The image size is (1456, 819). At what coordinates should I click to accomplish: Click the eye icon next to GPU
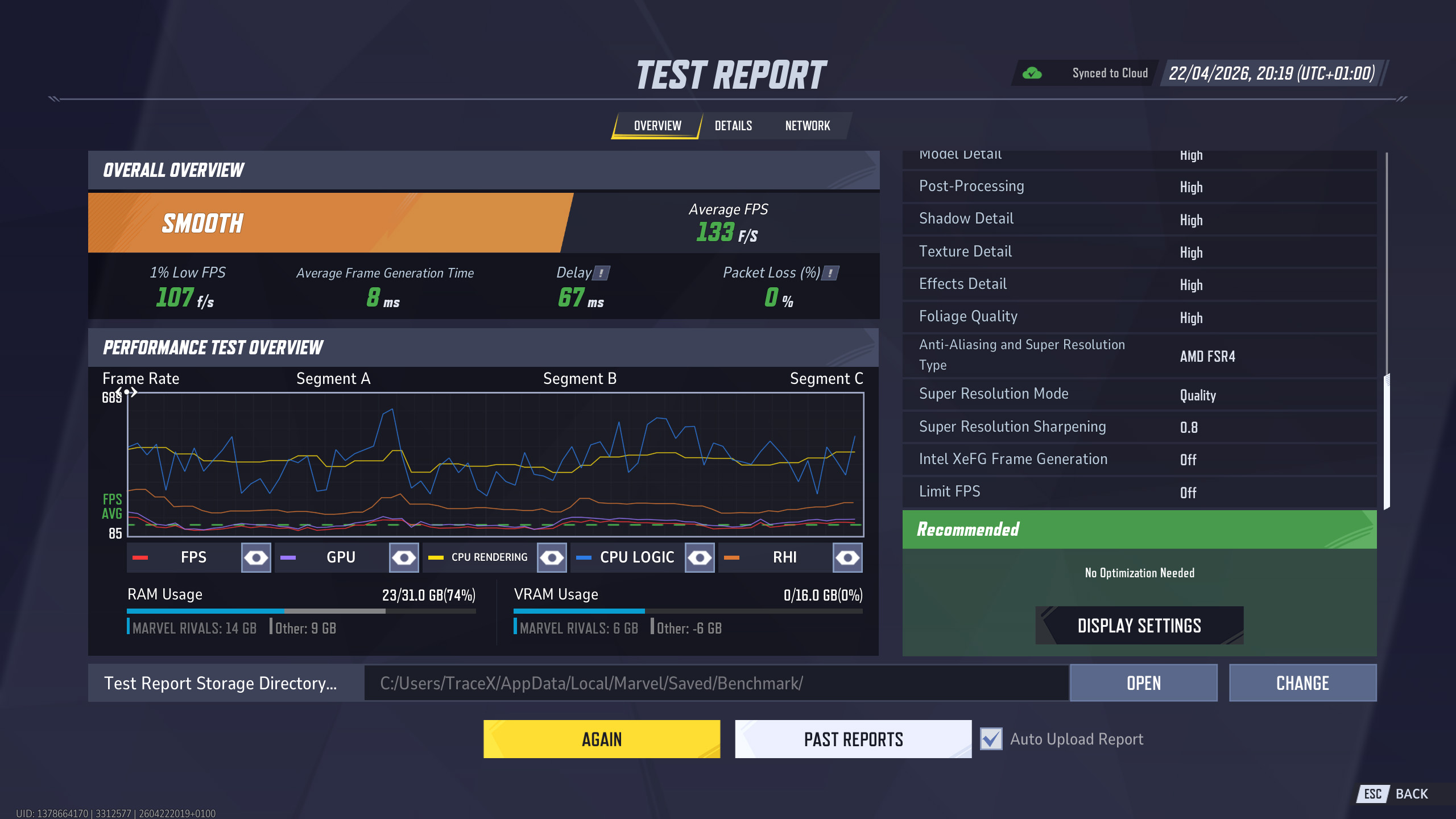404,557
